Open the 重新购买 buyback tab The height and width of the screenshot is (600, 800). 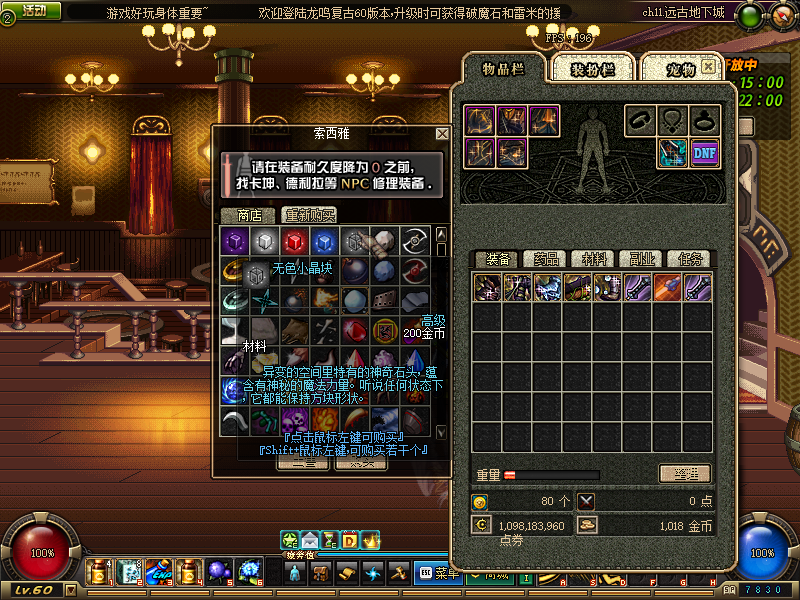(x=309, y=214)
